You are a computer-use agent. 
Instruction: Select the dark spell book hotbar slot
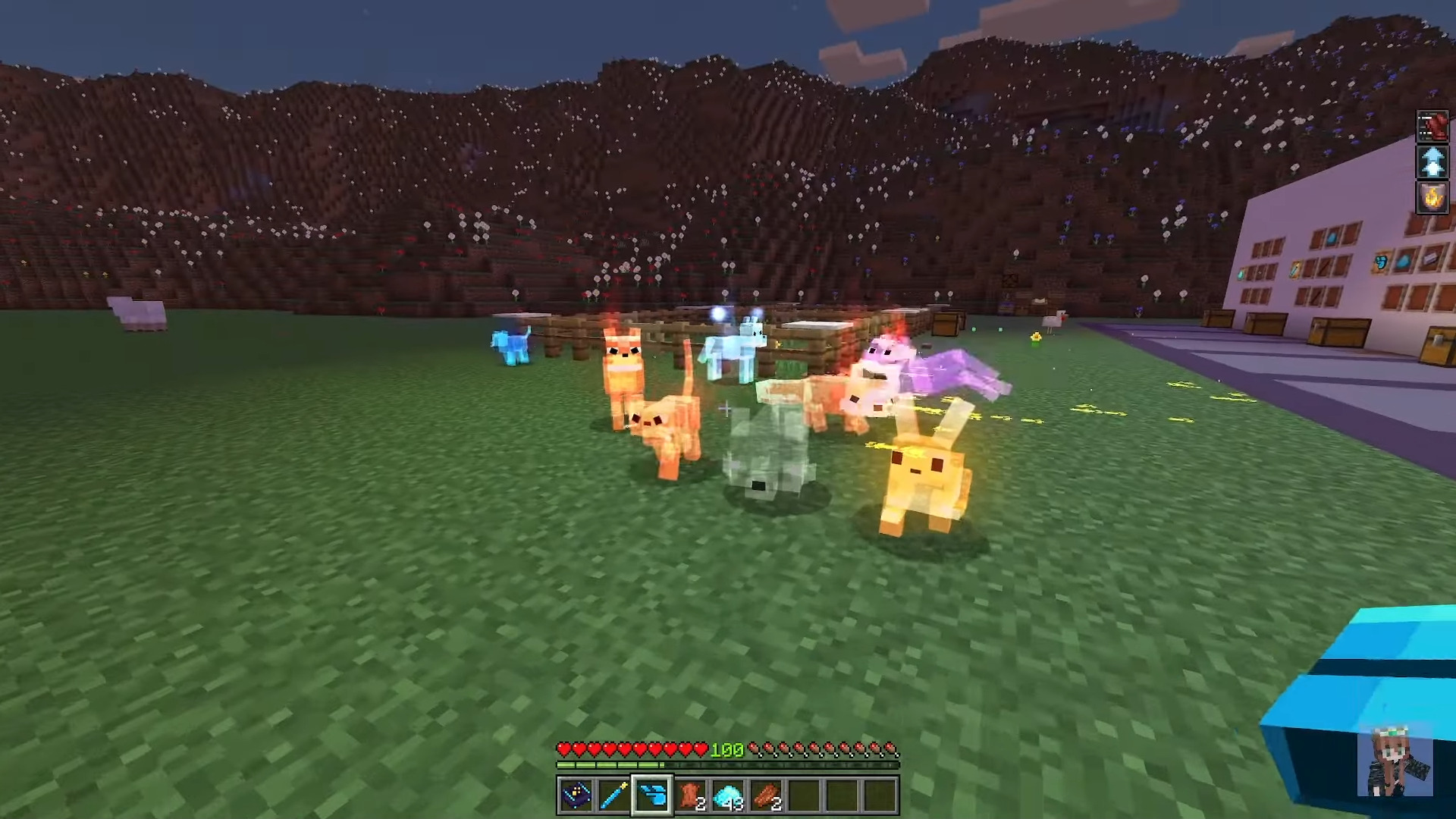pos(576,795)
